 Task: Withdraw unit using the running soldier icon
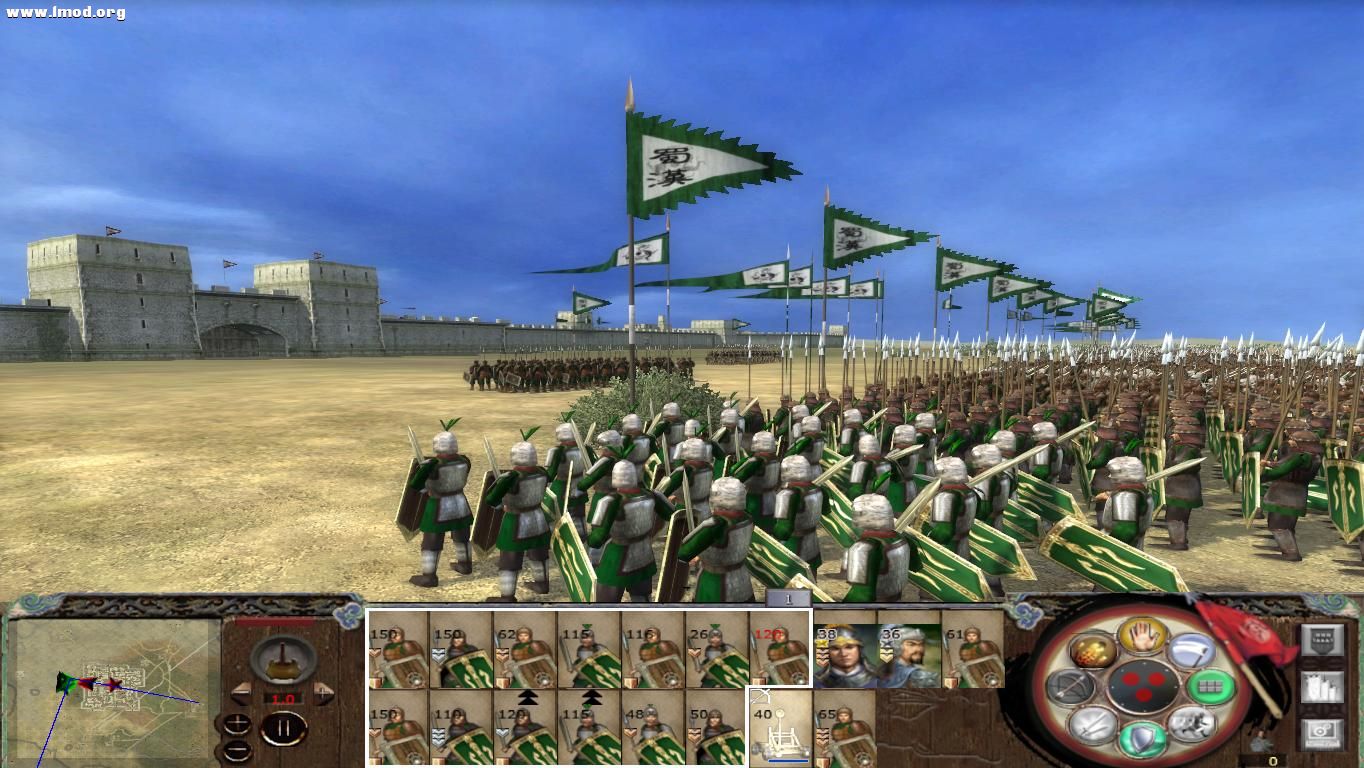point(1193,724)
